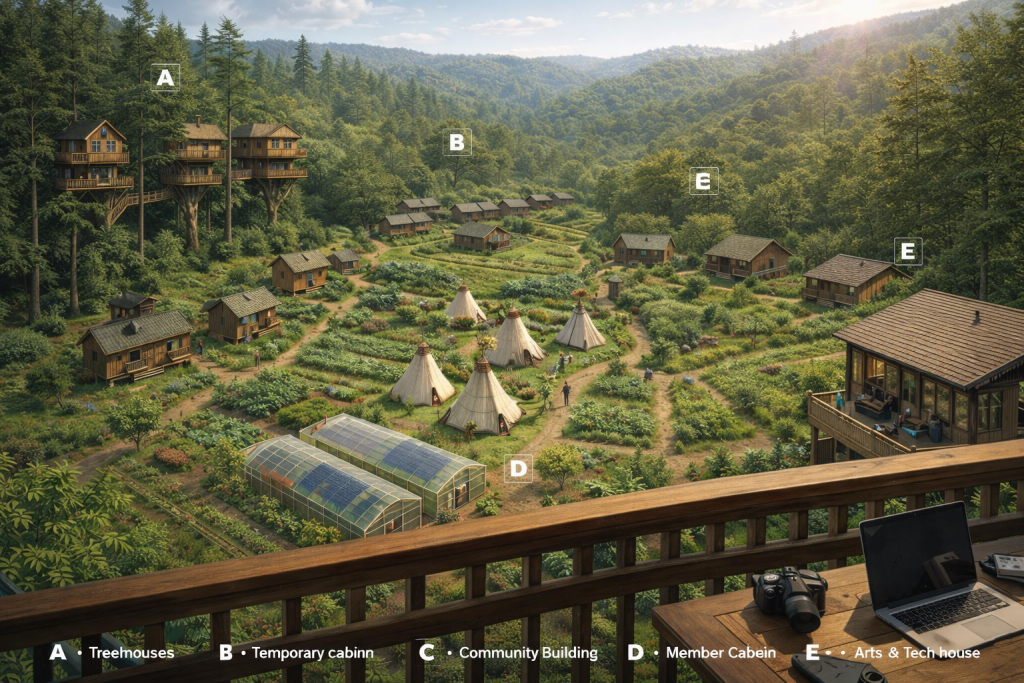
Task: Click the A map marker beside the treehouses
Action: [x=165, y=77]
